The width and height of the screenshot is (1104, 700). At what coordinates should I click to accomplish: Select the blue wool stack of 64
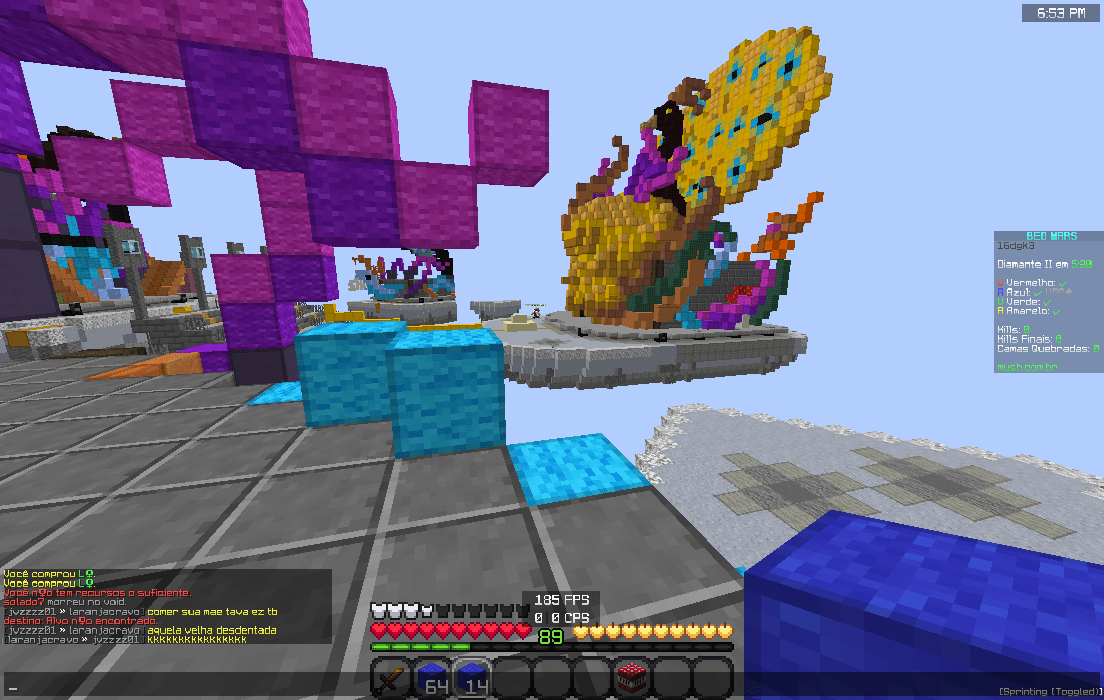coord(431,677)
